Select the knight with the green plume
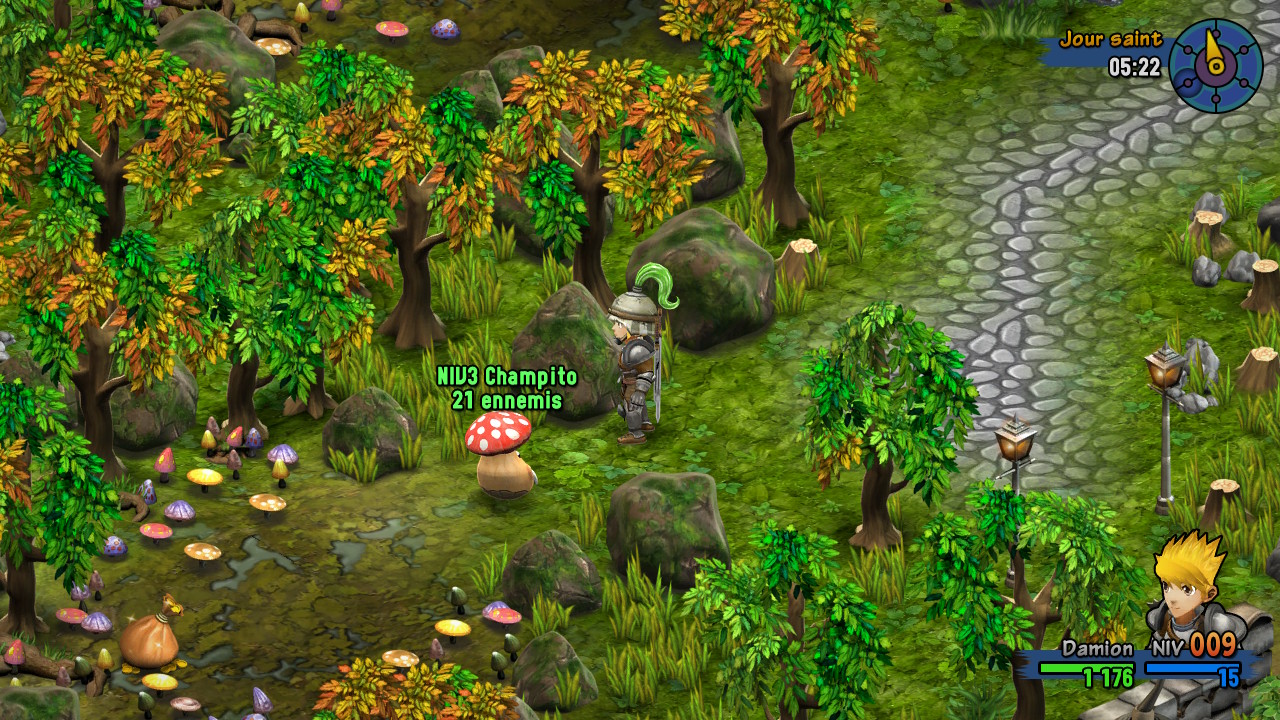This screenshot has height=720, width=1280. pyautogui.click(x=635, y=370)
